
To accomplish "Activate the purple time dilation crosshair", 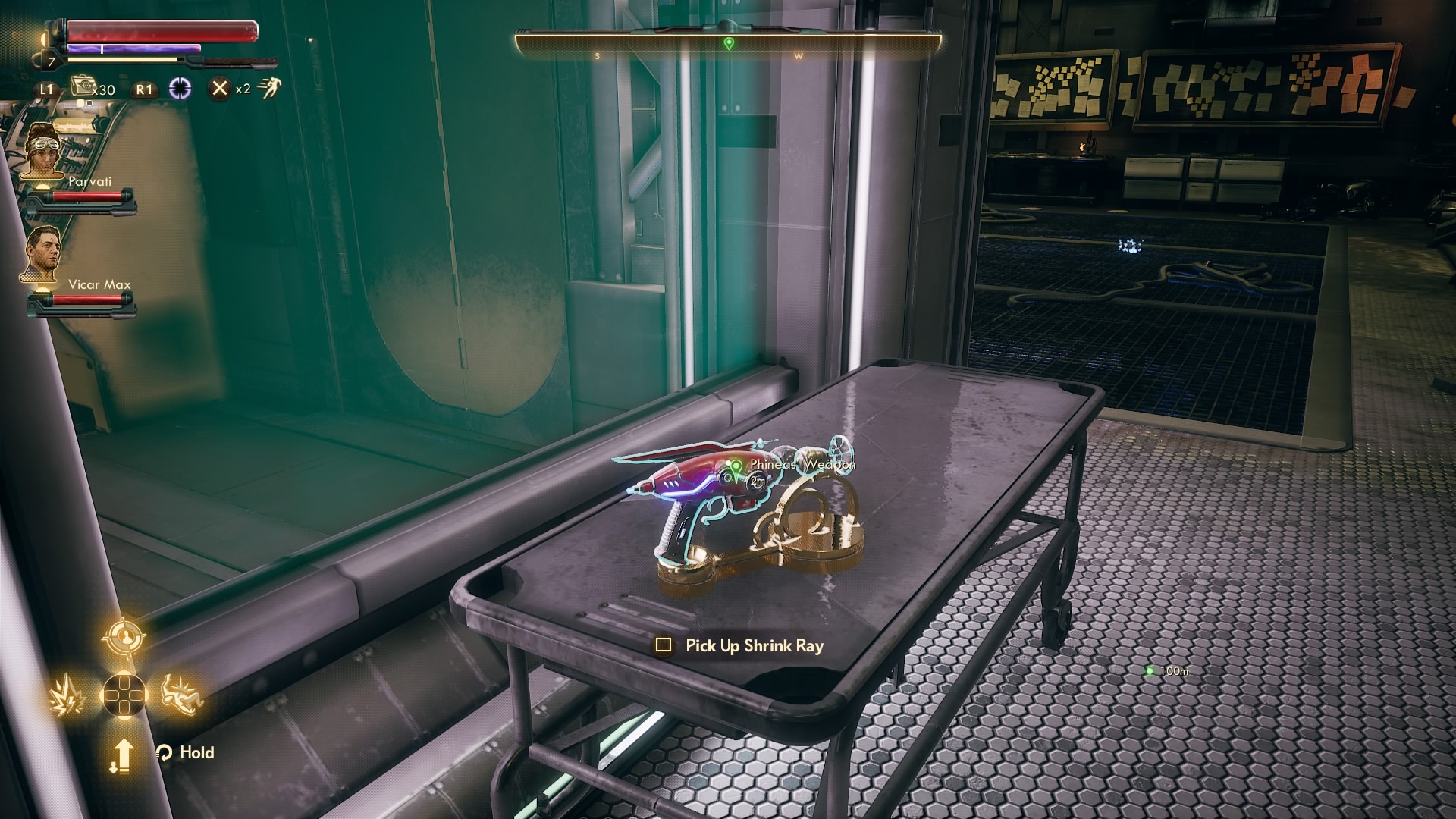I will pyautogui.click(x=180, y=89).
